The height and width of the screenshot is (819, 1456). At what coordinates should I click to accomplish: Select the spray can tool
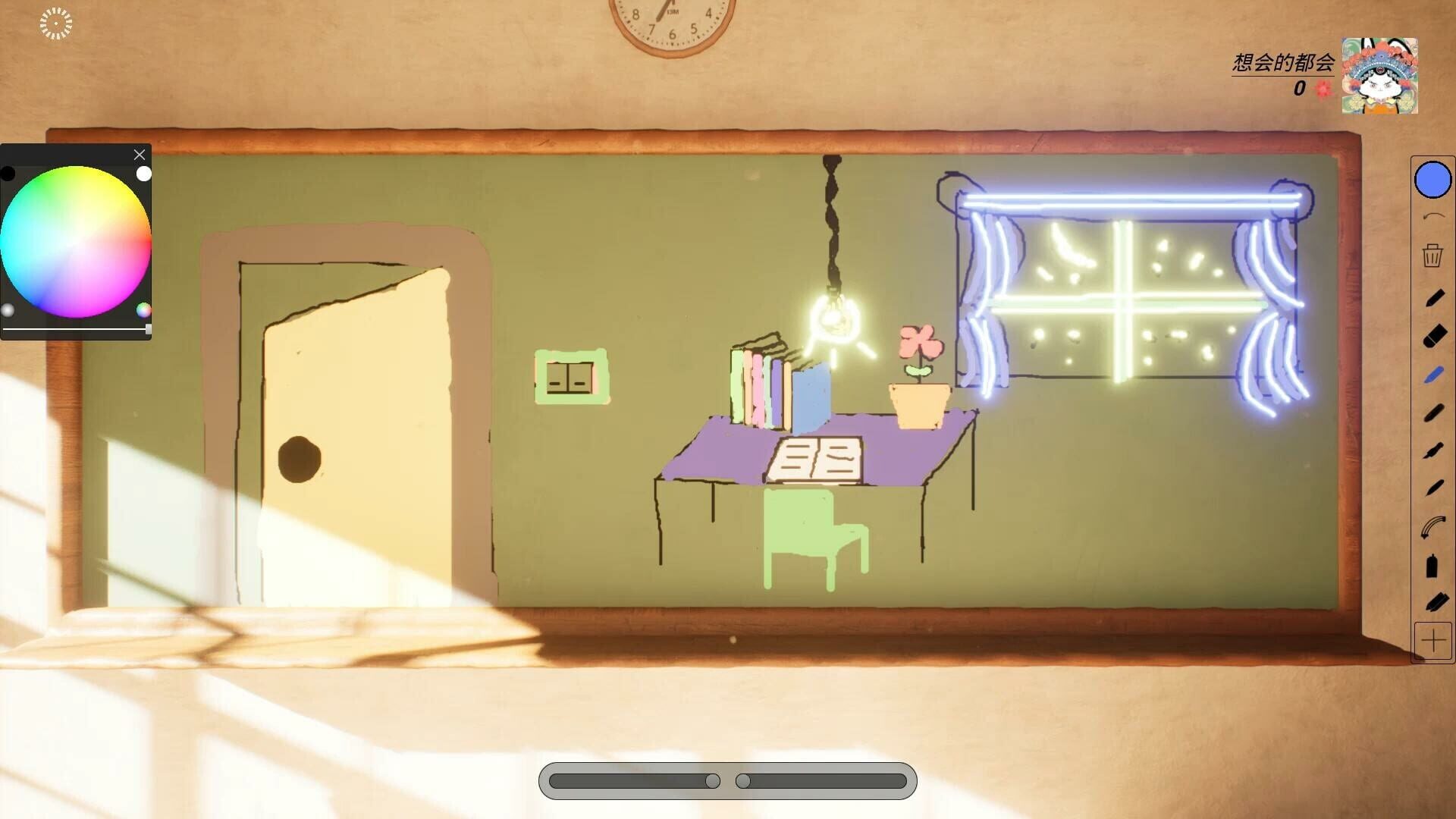click(x=1432, y=565)
